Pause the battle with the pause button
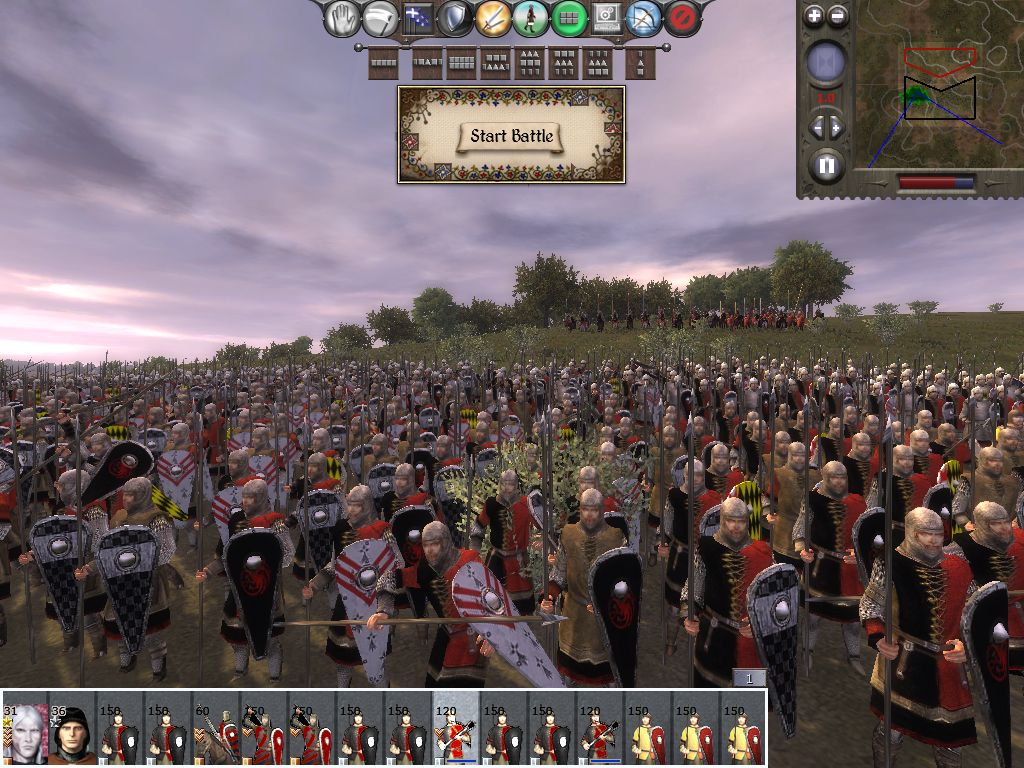Screen dimensions: 1024x768 tap(826, 165)
